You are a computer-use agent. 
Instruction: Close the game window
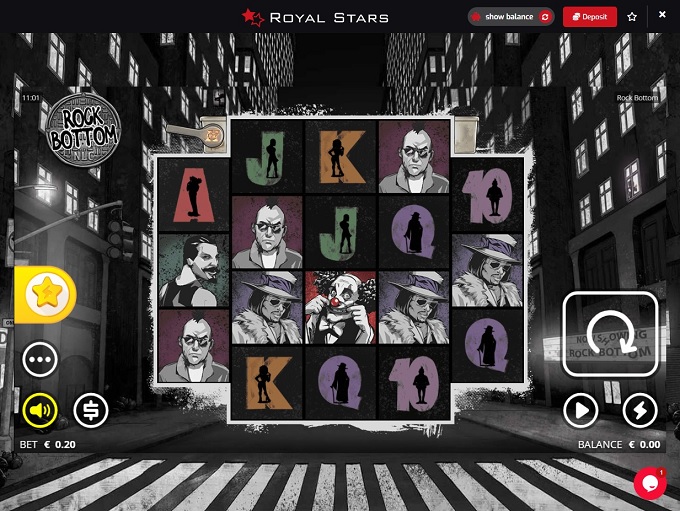tap(662, 16)
